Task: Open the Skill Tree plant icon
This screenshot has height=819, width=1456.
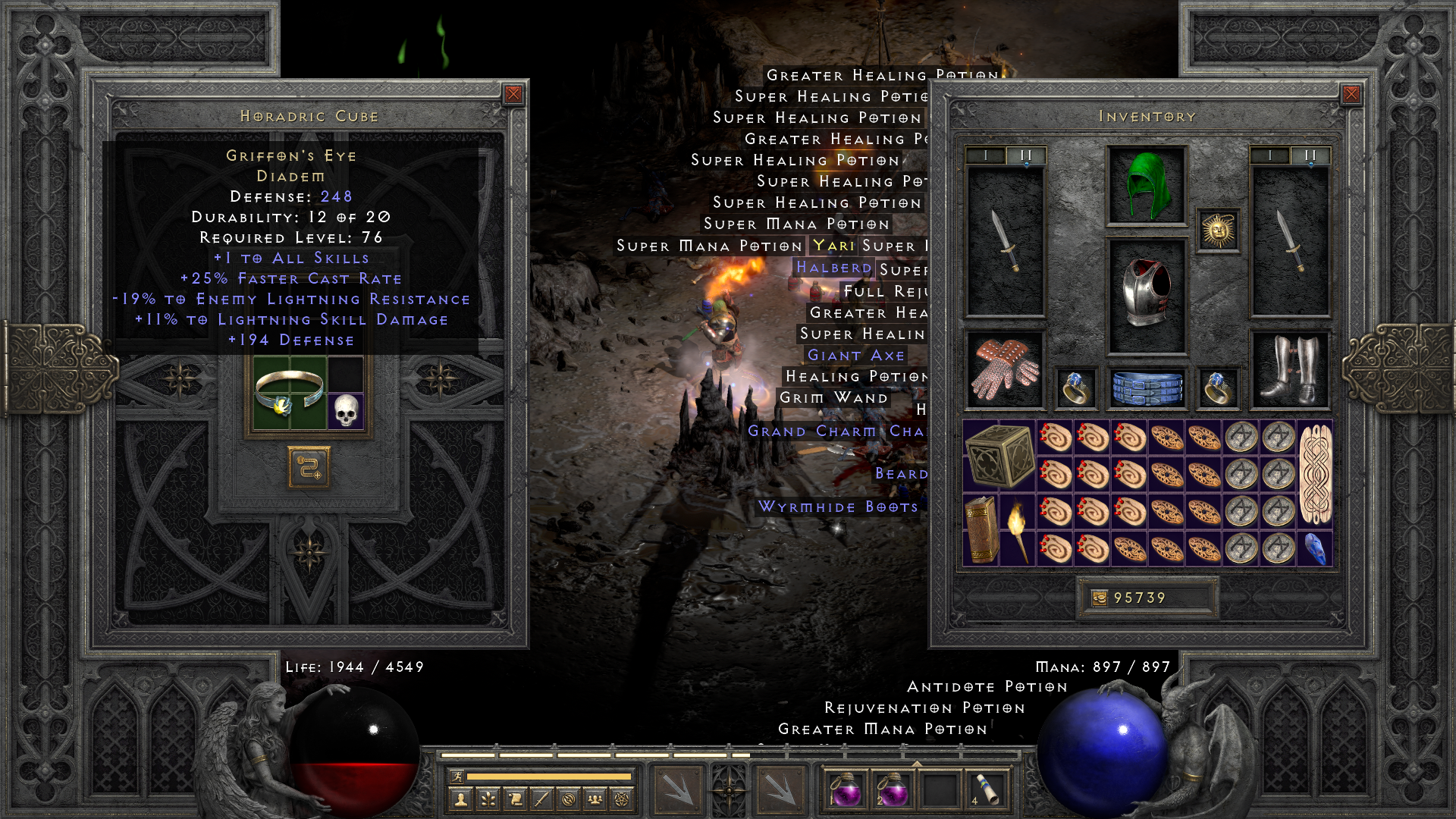Action: tap(488, 797)
